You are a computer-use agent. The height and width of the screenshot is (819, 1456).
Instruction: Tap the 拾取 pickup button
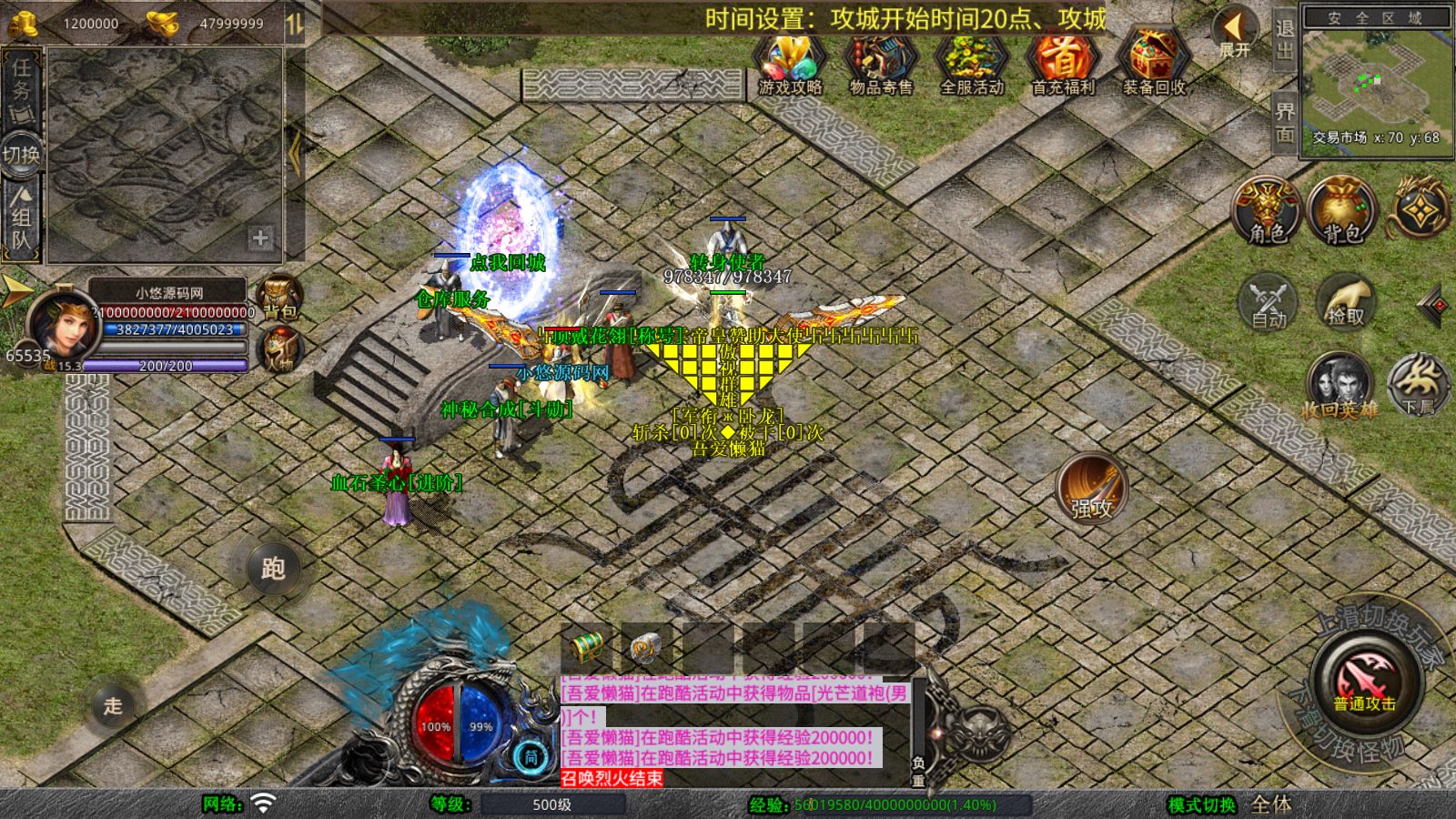1345,301
